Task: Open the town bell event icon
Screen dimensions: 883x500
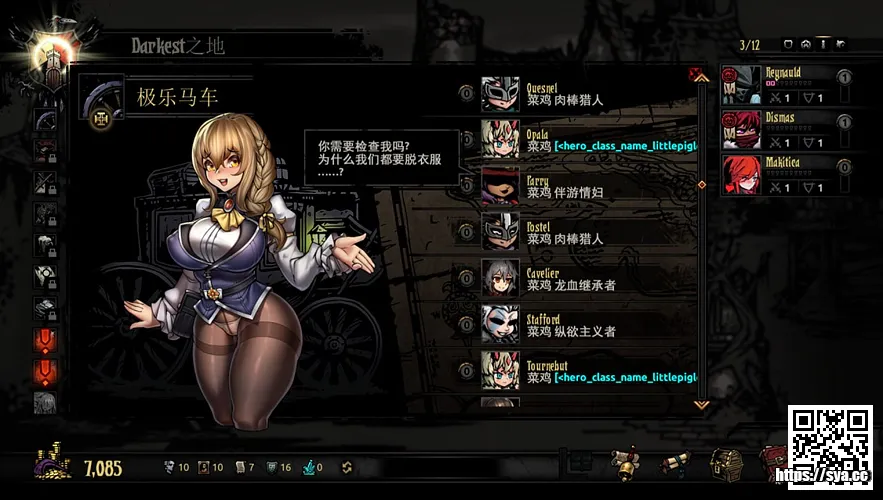Action: (626, 464)
